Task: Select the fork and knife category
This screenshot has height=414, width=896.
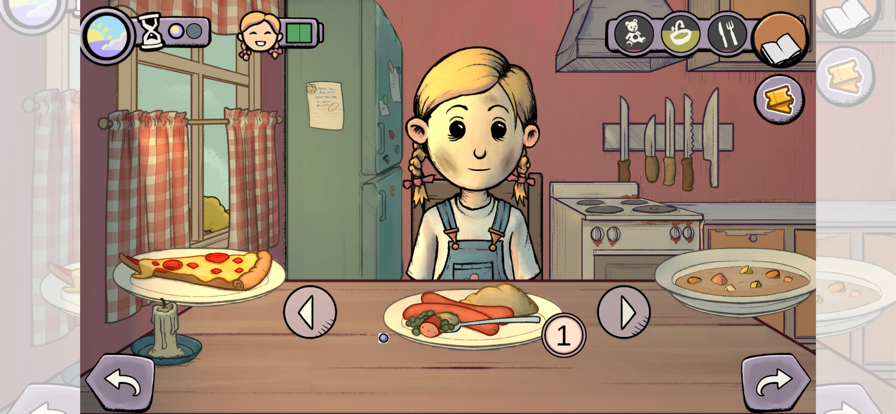Action: [727, 33]
